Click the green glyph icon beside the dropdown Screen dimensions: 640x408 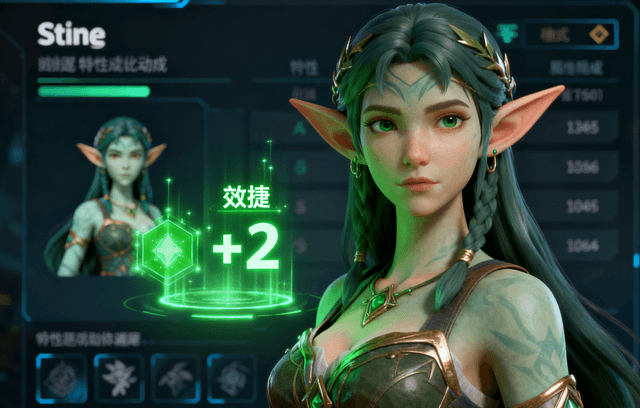pos(509,33)
